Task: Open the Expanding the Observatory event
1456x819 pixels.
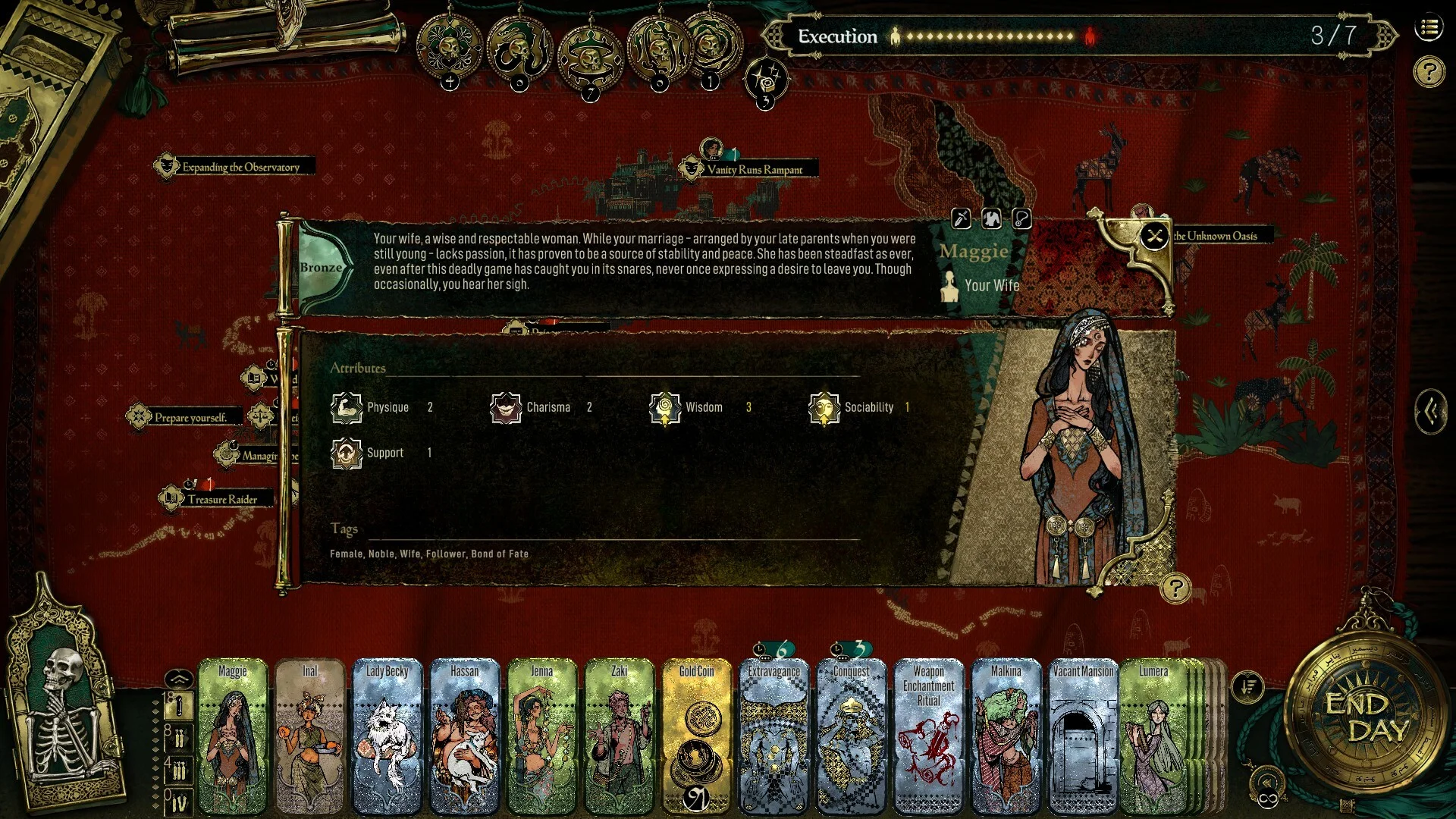Action: (x=240, y=167)
